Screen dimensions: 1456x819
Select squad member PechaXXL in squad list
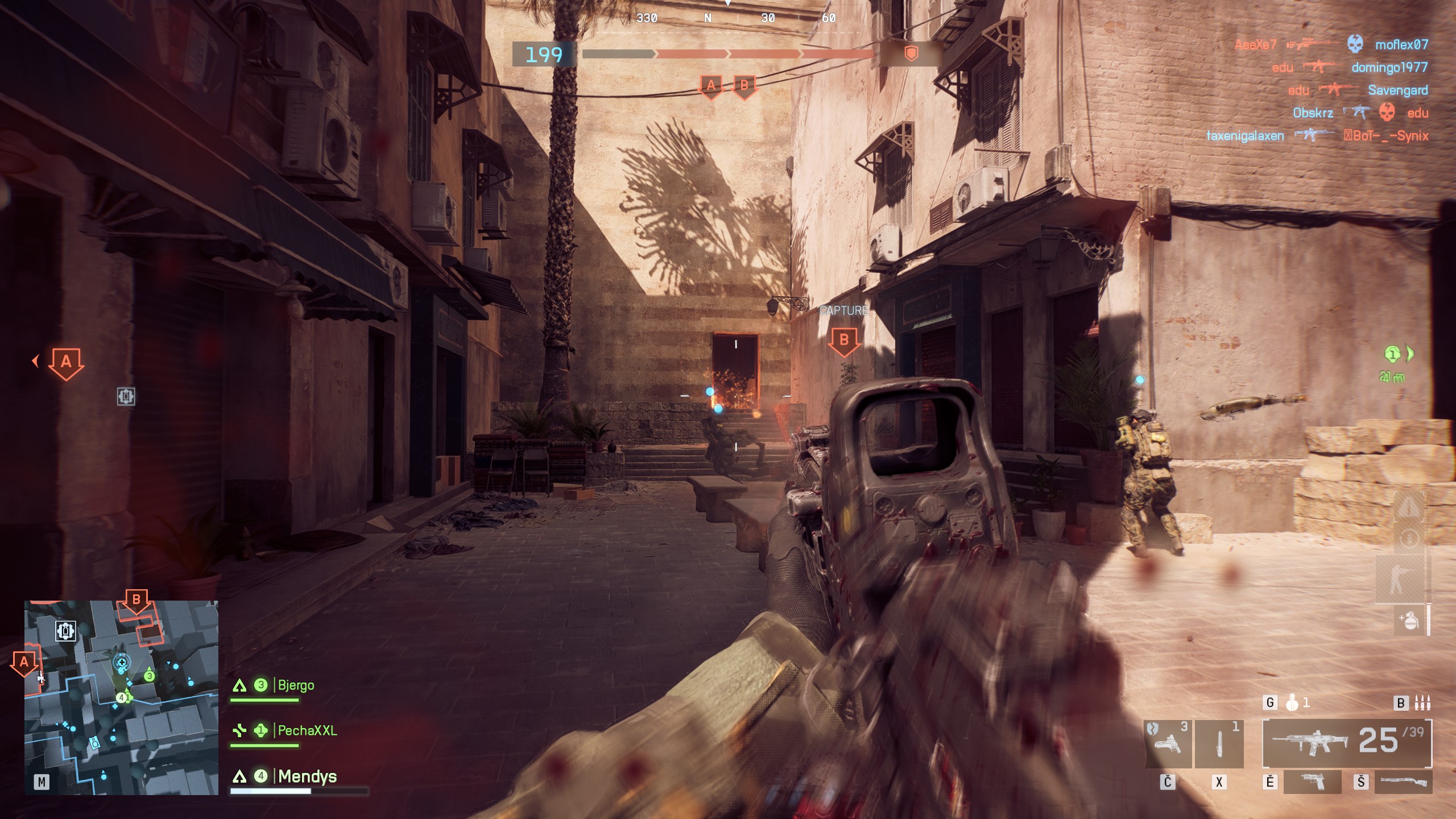pos(307,730)
